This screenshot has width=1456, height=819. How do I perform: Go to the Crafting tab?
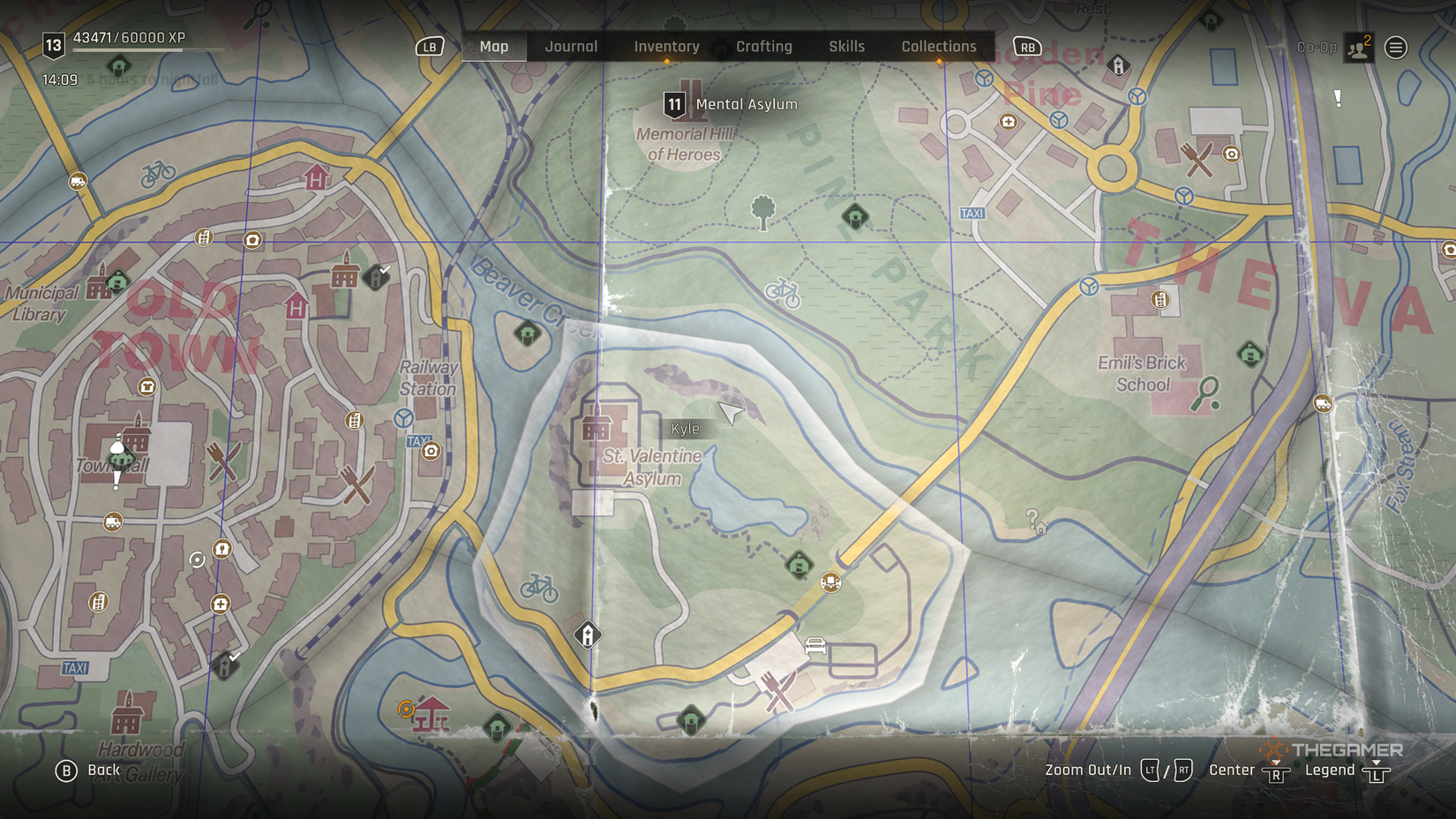pyautogui.click(x=763, y=47)
